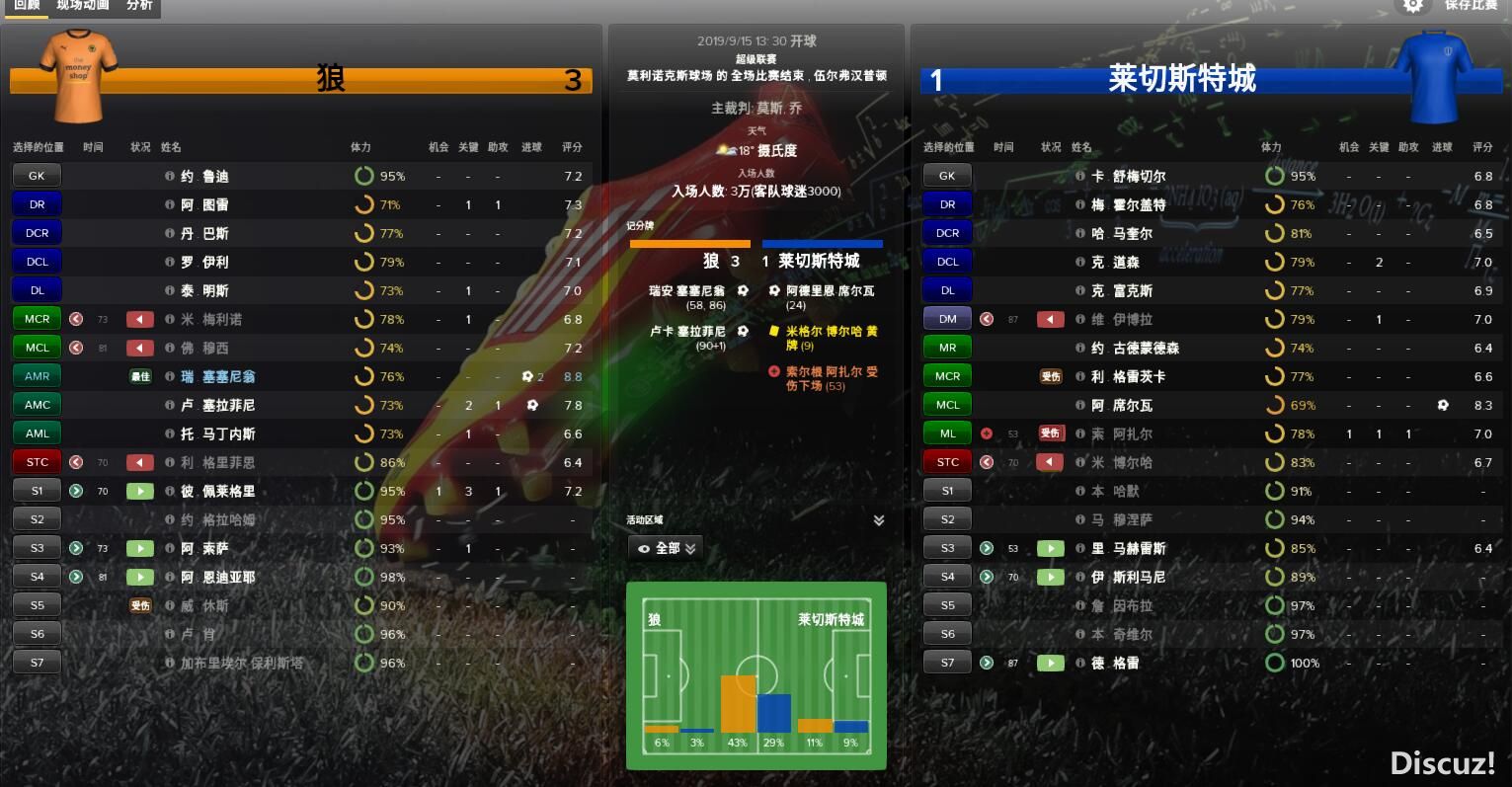This screenshot has height=787, width=1512.
Task: Open the 全部 activity zone dropdown
Action: (666, 548)
